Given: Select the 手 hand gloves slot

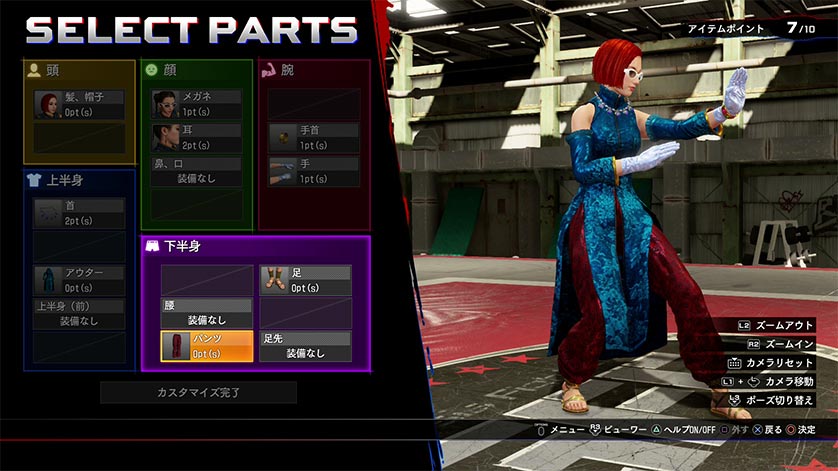Looking at the screenshot, I should click(313, 171).
